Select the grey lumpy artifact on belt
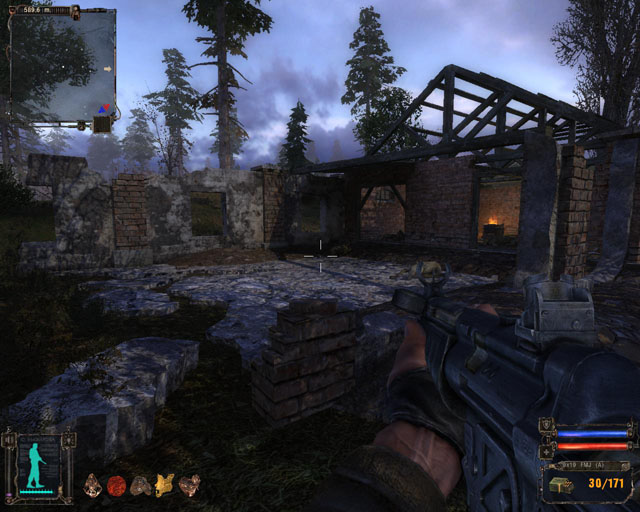 140,486
